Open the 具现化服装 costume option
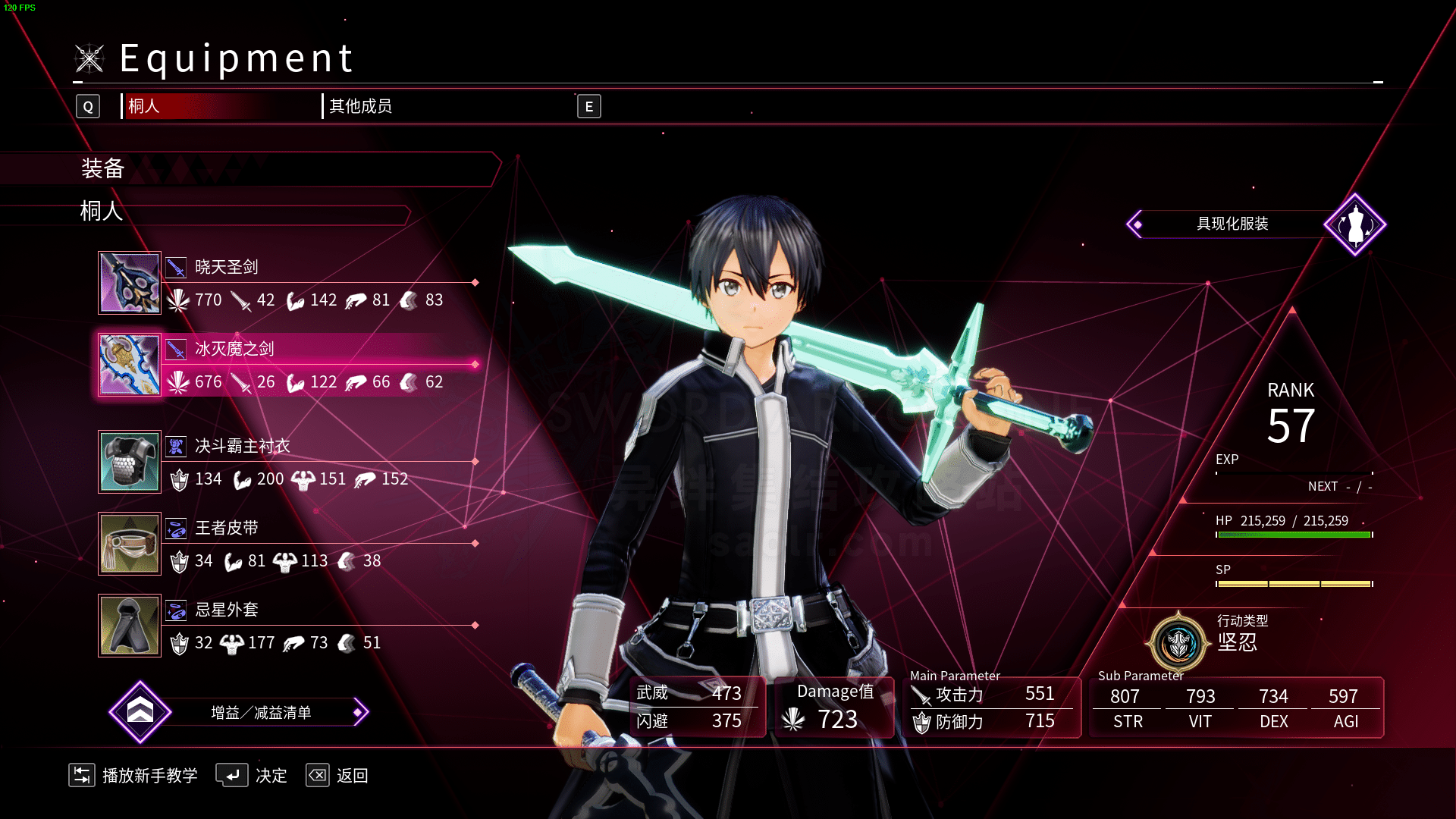Viewport: 1456px width, 819px height. click(1232, 224)
